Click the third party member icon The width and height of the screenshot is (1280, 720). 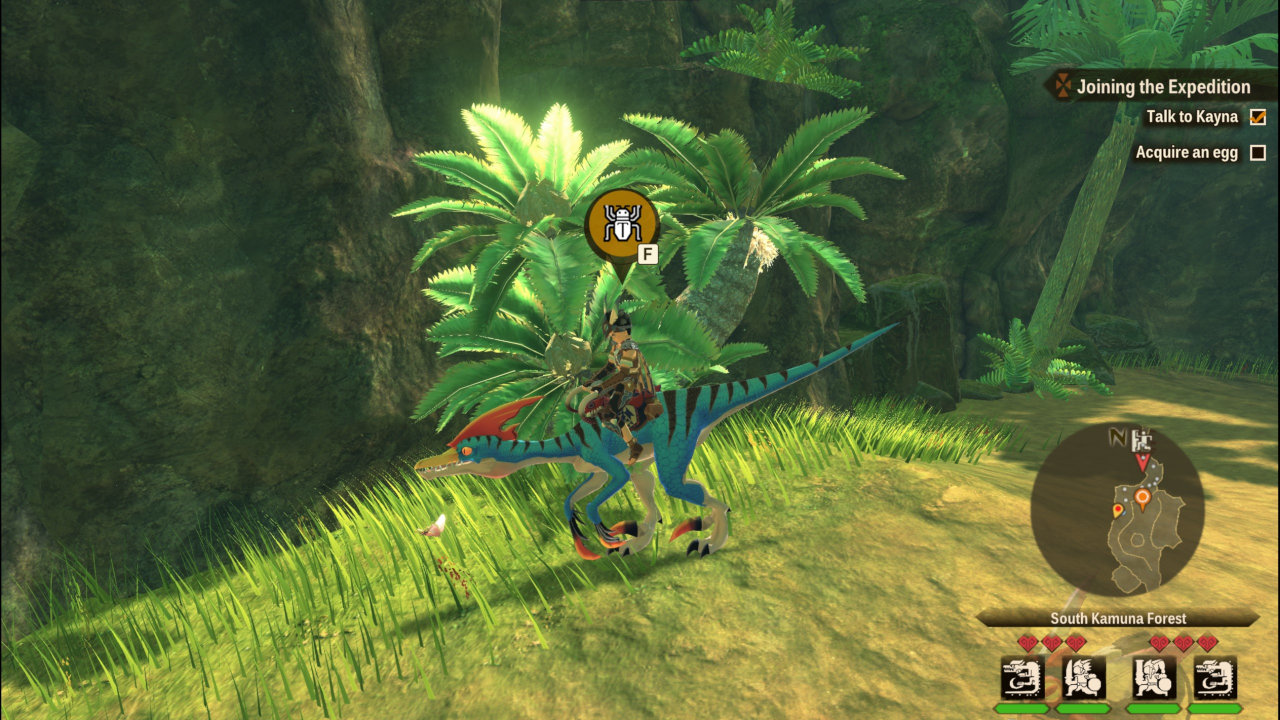pyautogui.click(x=1153, y=676)
